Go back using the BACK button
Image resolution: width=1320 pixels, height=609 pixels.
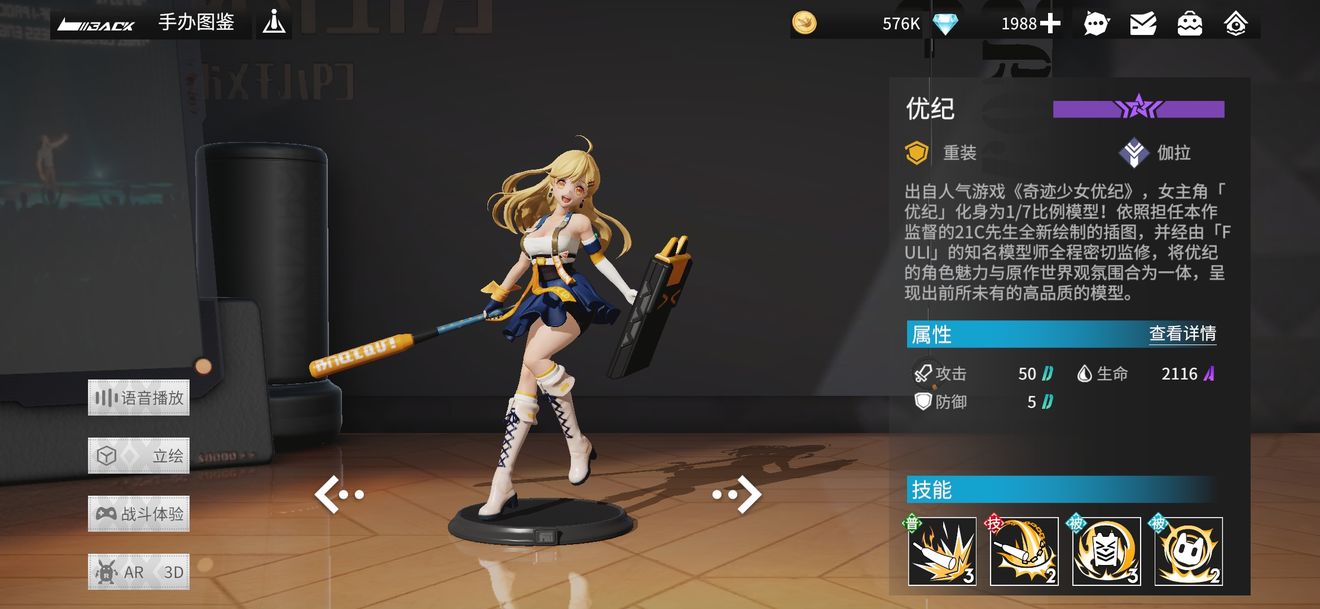coord(96,24)
